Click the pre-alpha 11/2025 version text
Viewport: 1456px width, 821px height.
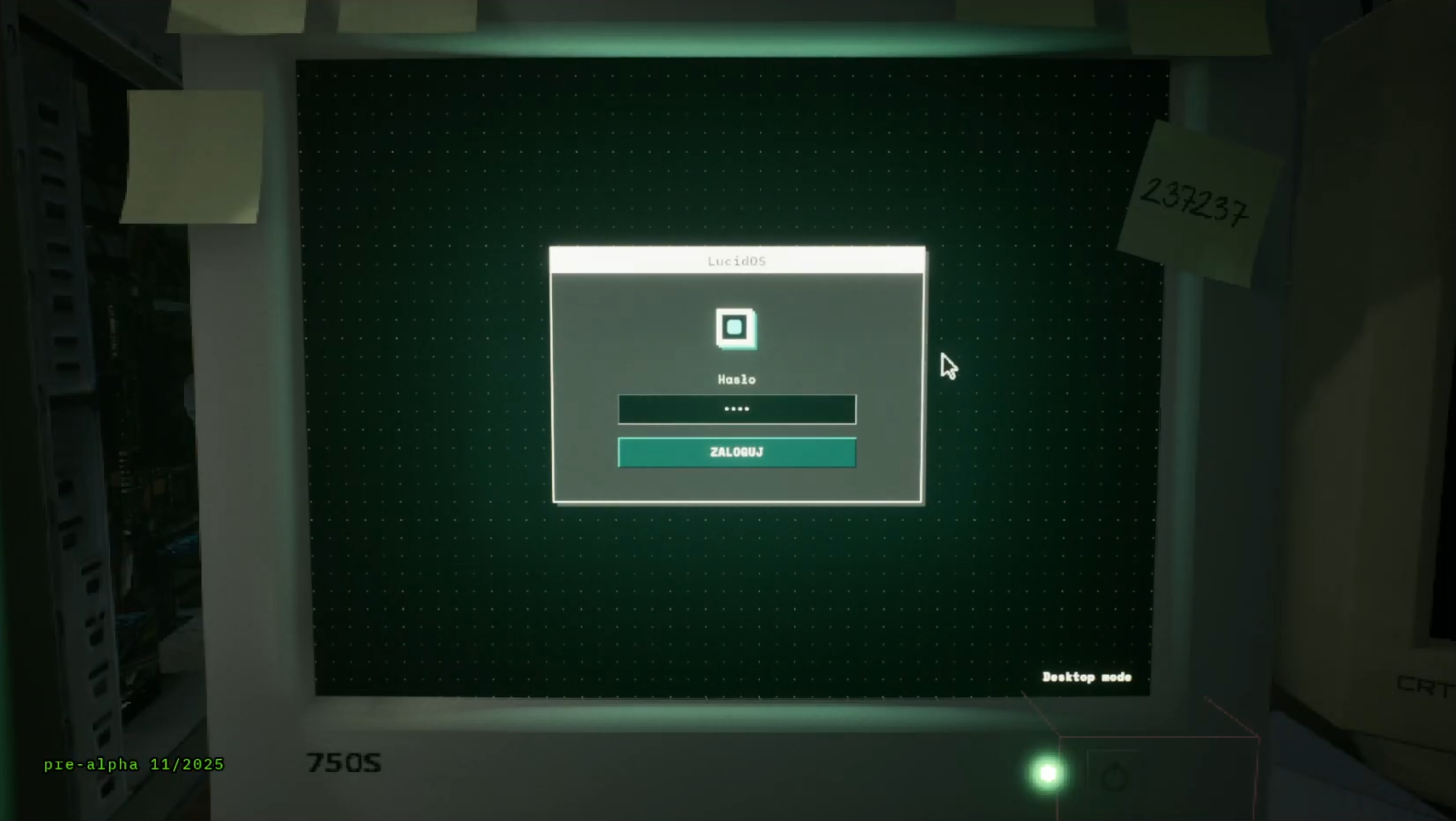(134, 765)
